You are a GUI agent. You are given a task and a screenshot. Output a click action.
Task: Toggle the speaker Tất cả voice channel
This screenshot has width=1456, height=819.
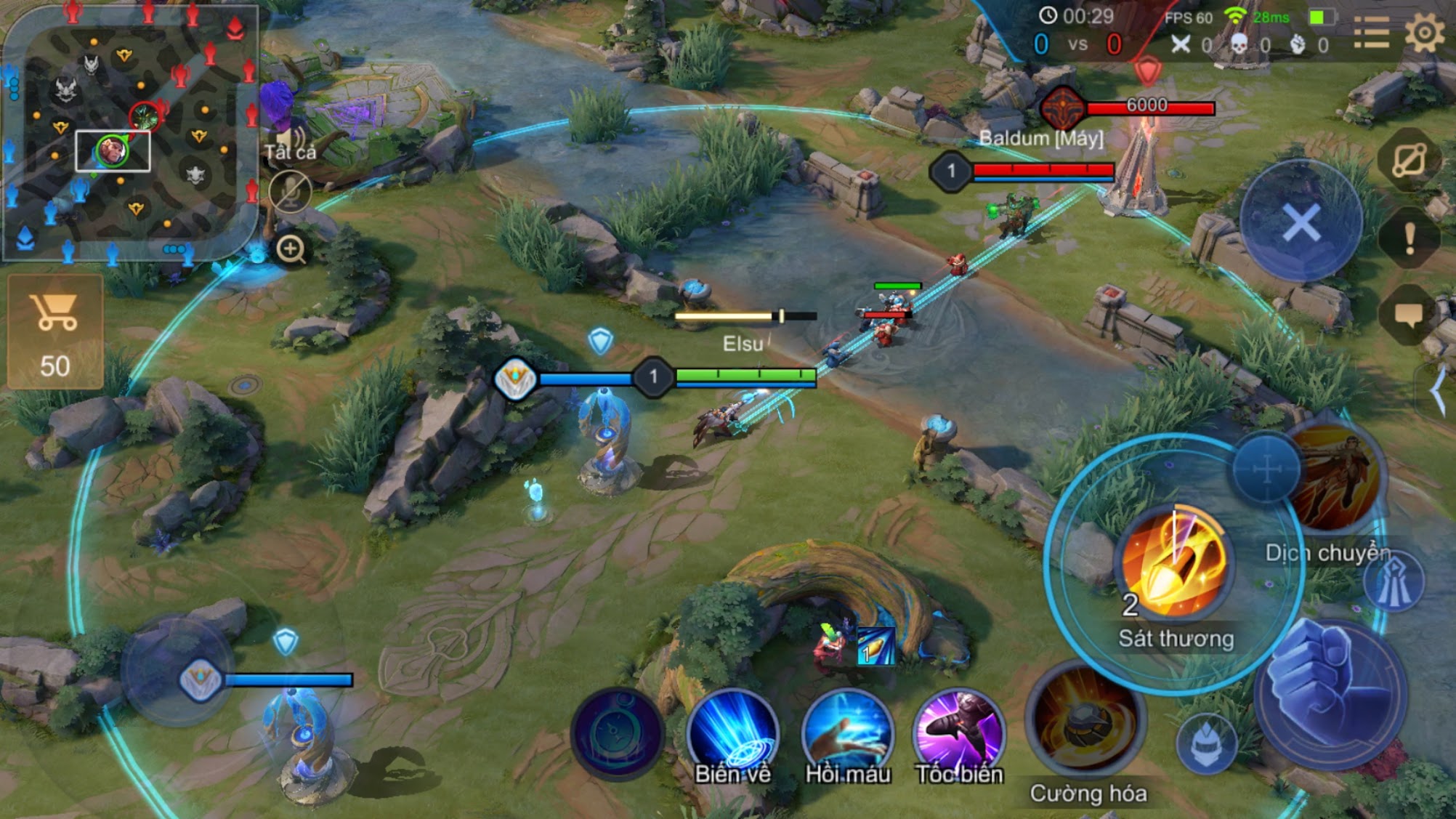point(289,138)
